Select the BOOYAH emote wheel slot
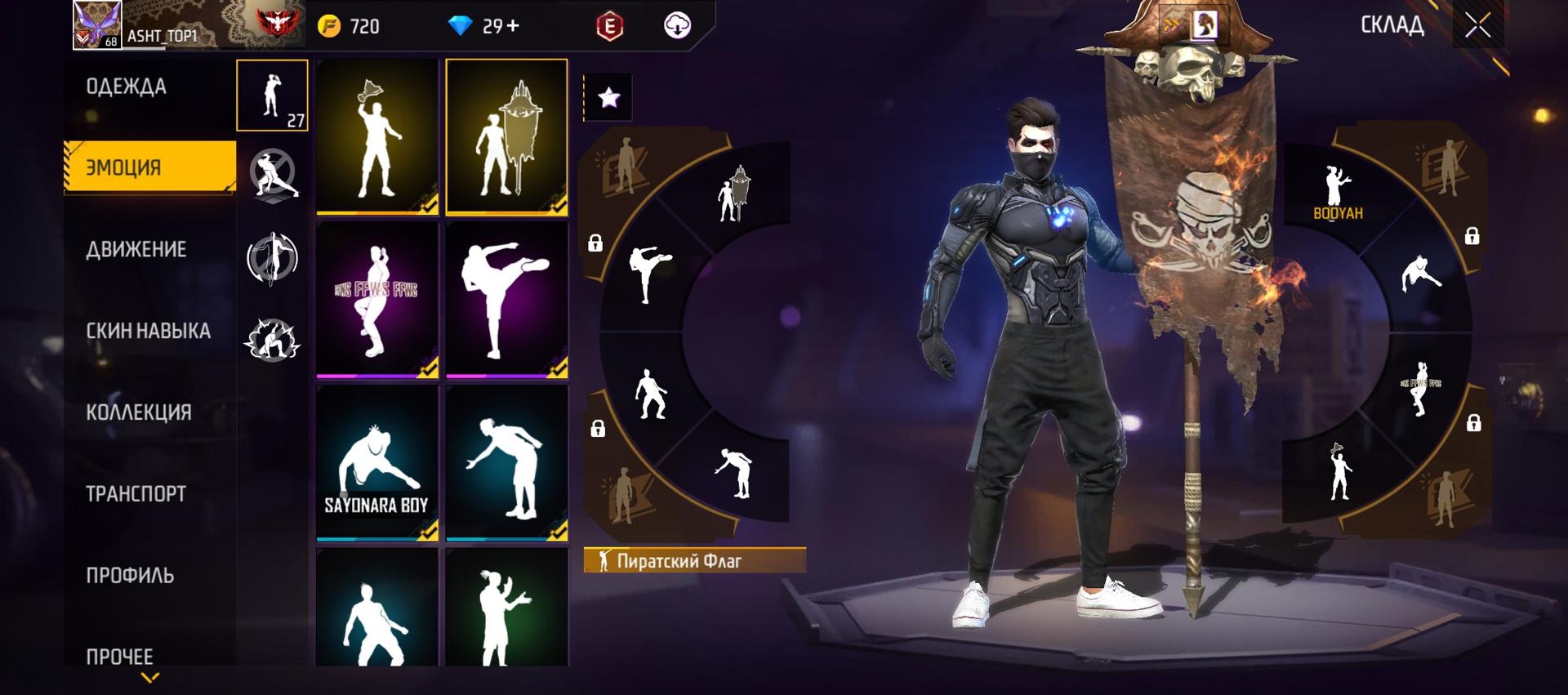This screenshot has width=1568, height=695. (1337, 194)
